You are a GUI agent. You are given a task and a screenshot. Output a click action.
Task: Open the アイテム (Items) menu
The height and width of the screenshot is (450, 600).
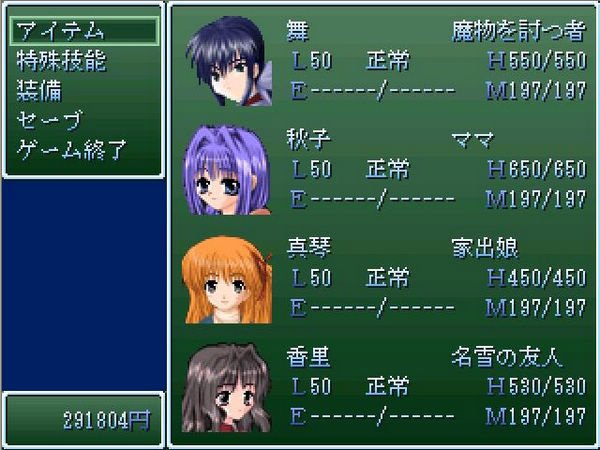tap(60, 30)
